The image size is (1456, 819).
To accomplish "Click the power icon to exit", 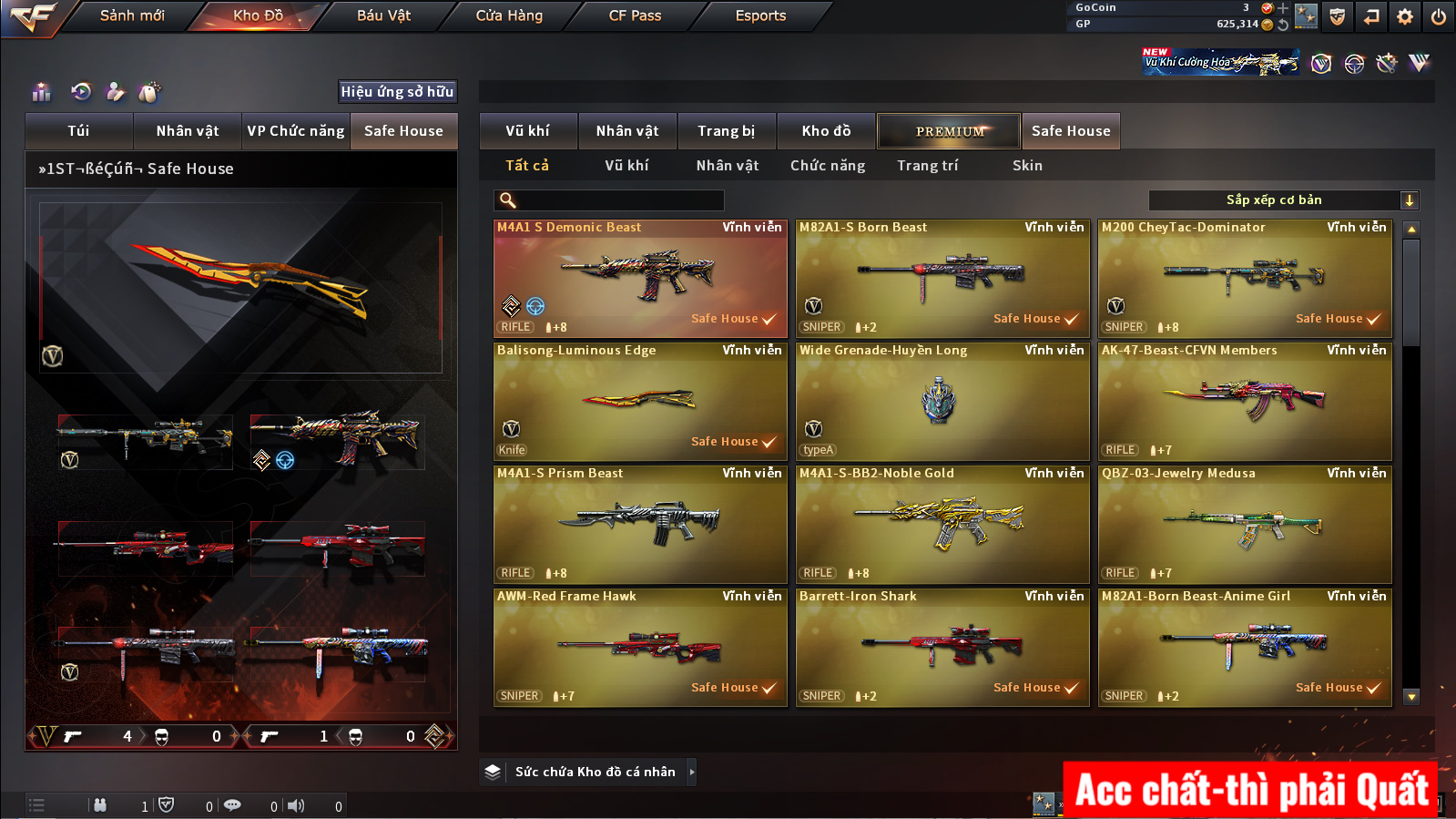I will (1439, 16).
